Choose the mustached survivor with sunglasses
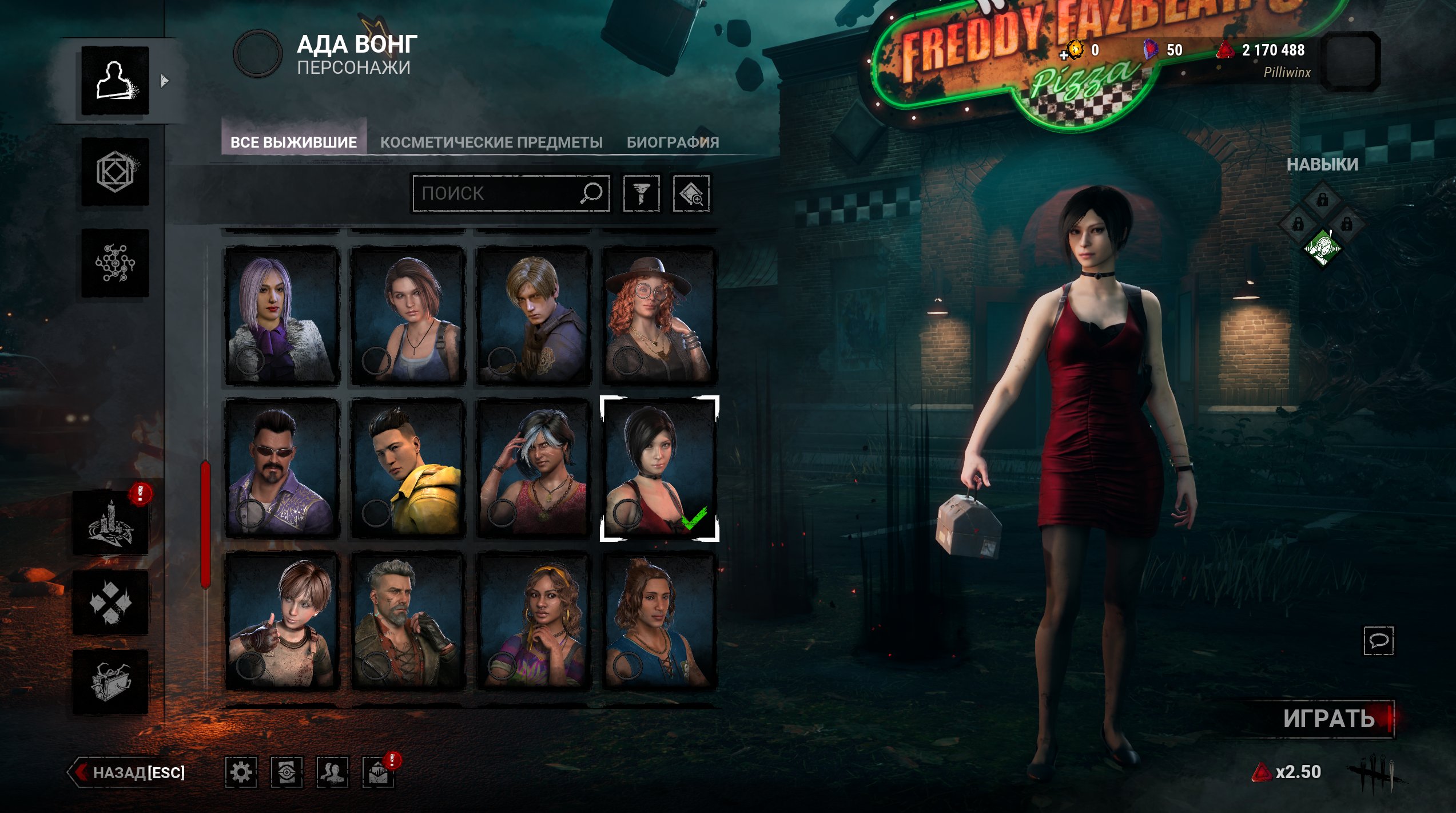The image size is (1456, 813). click(282, 468)
